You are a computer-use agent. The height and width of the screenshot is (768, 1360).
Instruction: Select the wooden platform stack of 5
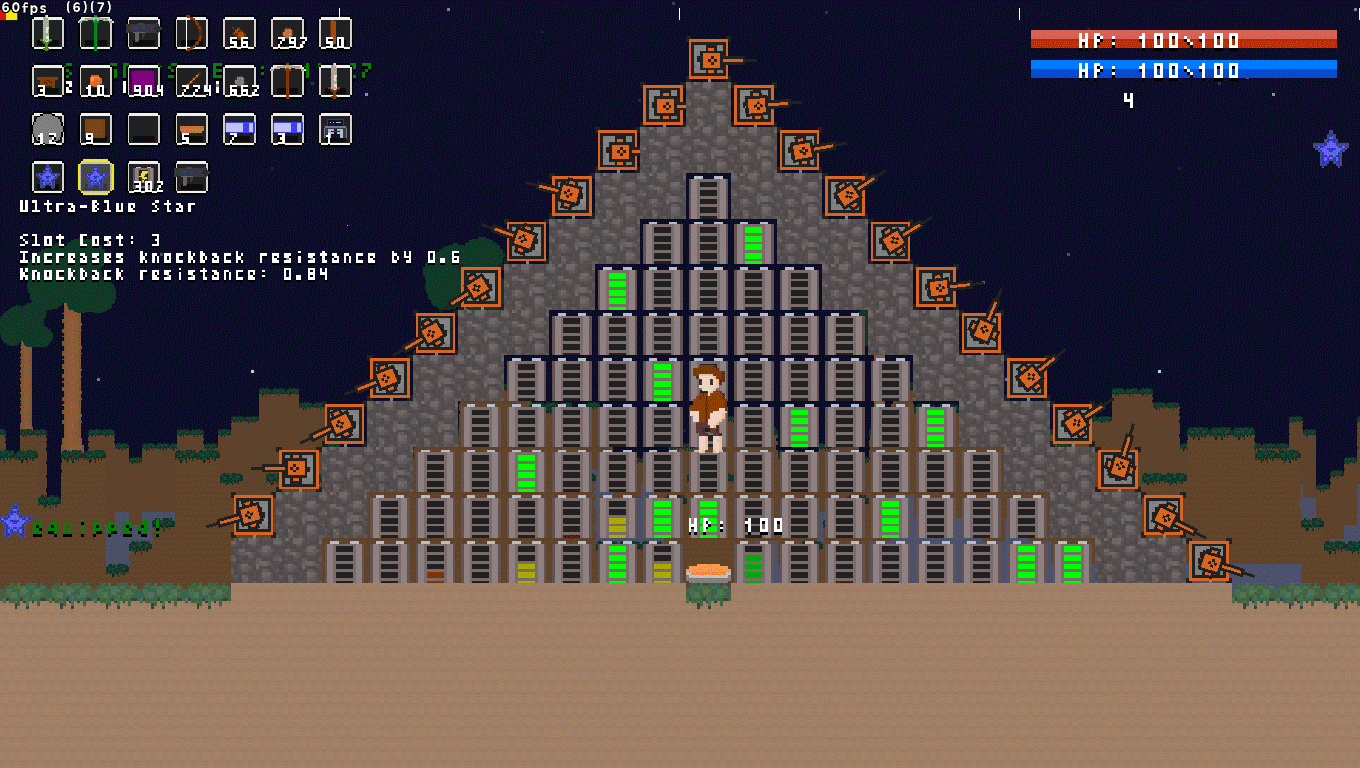[x=191, y=129]
